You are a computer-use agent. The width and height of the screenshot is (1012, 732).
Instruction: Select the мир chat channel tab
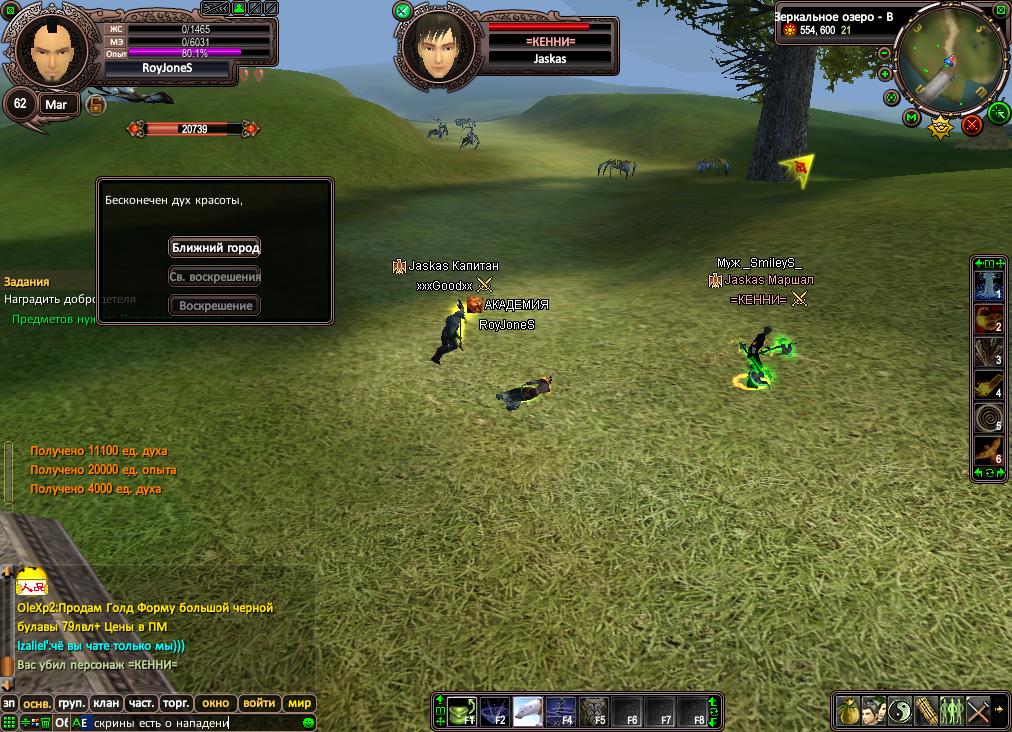pos(300,703)
